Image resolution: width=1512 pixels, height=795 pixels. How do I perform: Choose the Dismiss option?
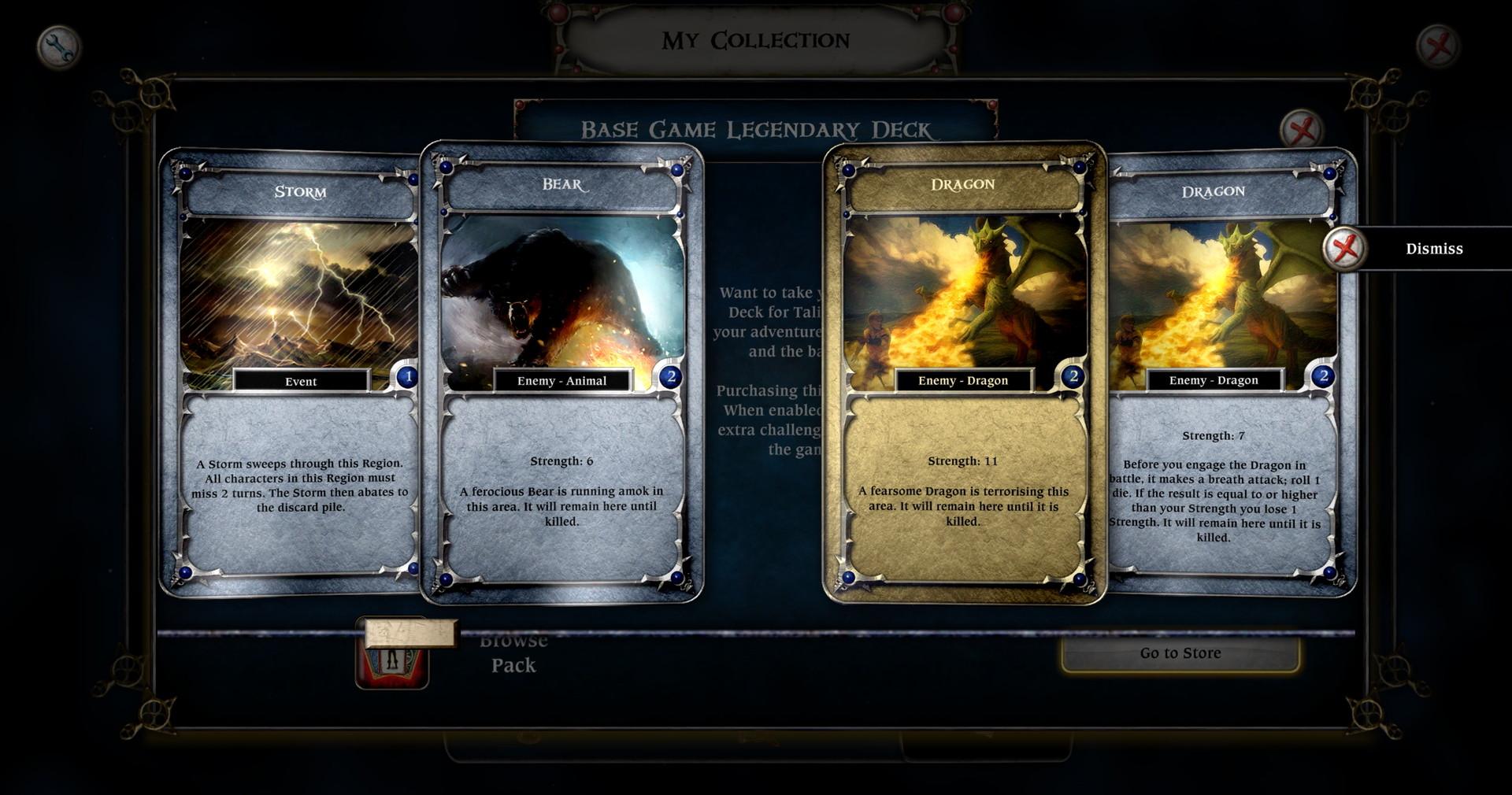click(1433, 249)
